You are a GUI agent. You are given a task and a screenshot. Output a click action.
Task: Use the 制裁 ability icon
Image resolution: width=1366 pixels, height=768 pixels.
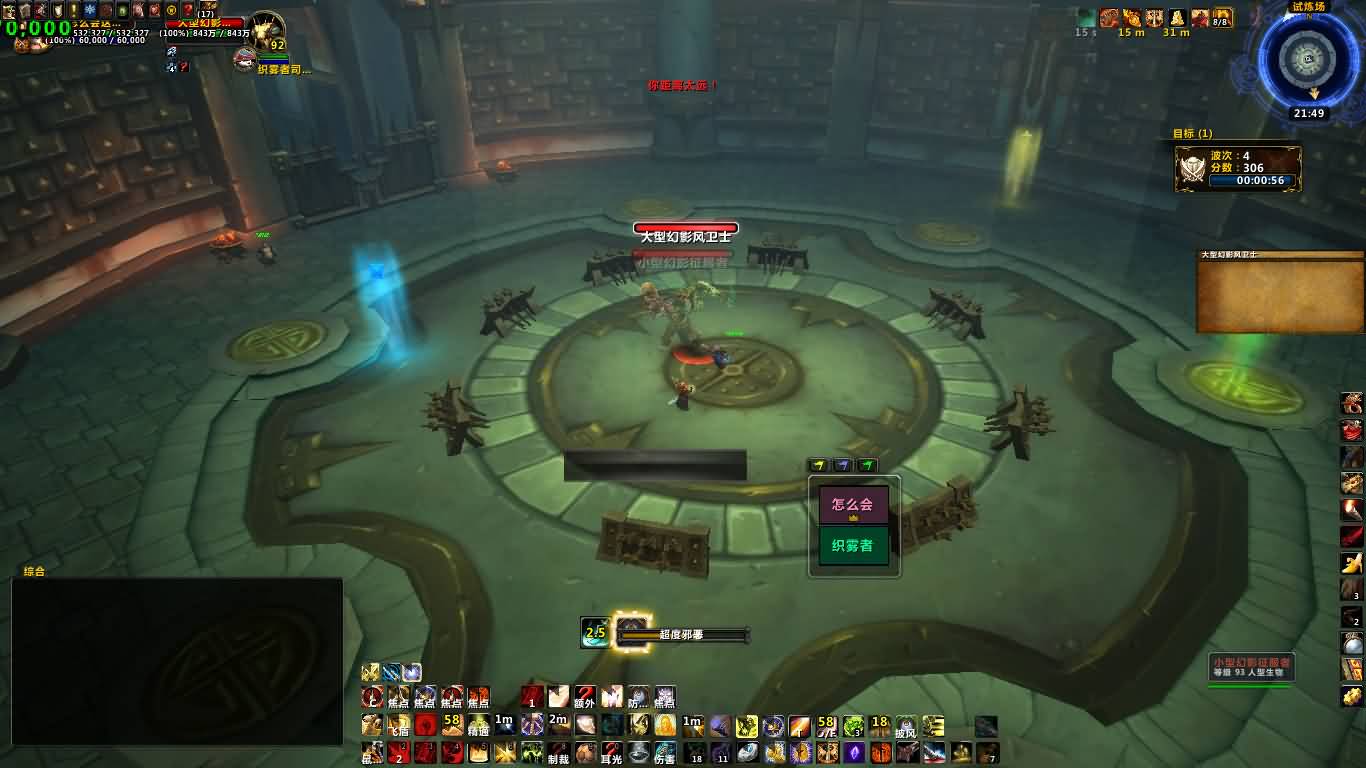pyautogui.click(x=559, y=753)
